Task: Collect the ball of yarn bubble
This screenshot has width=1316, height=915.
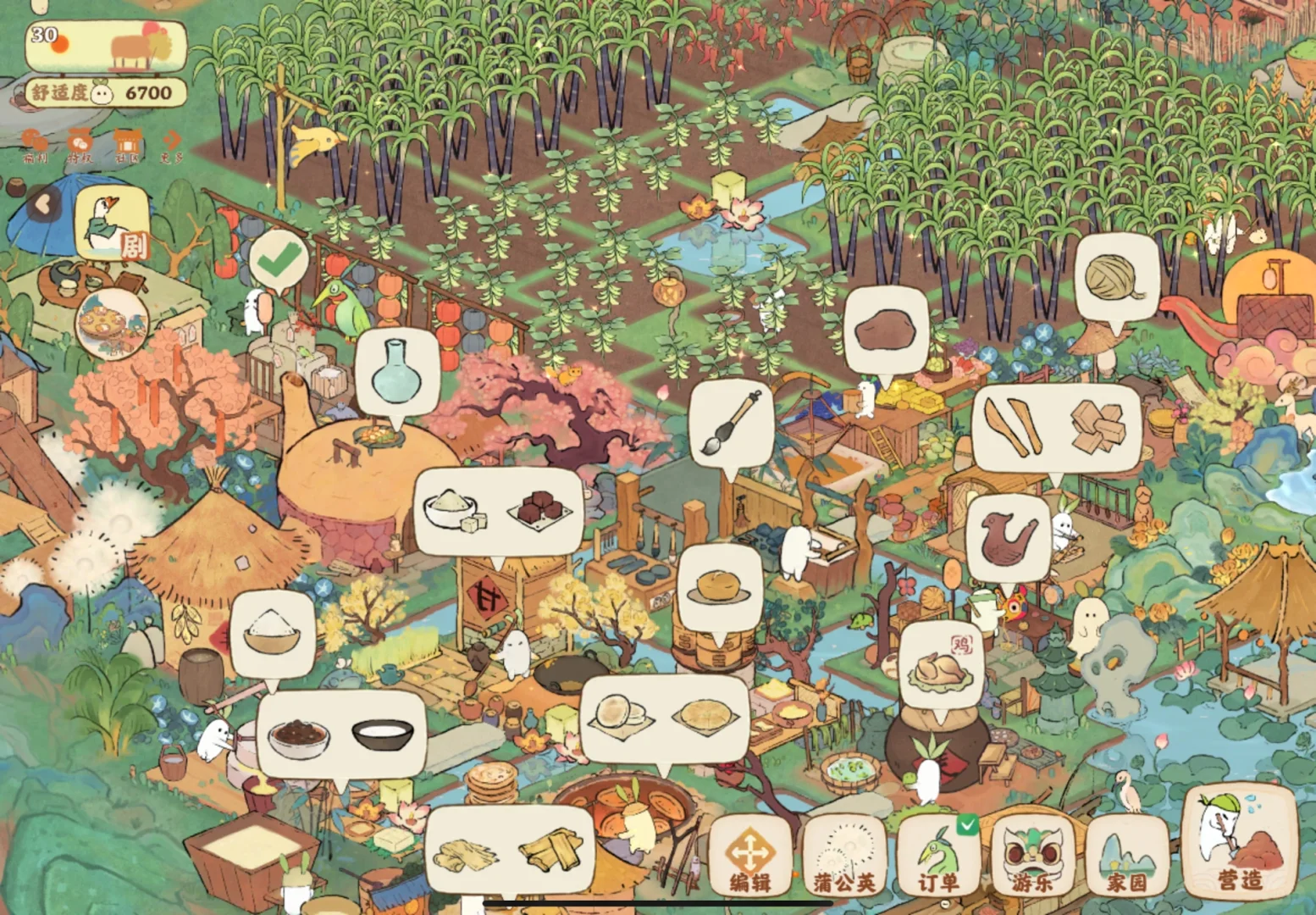Action: tap(1116, 278)
